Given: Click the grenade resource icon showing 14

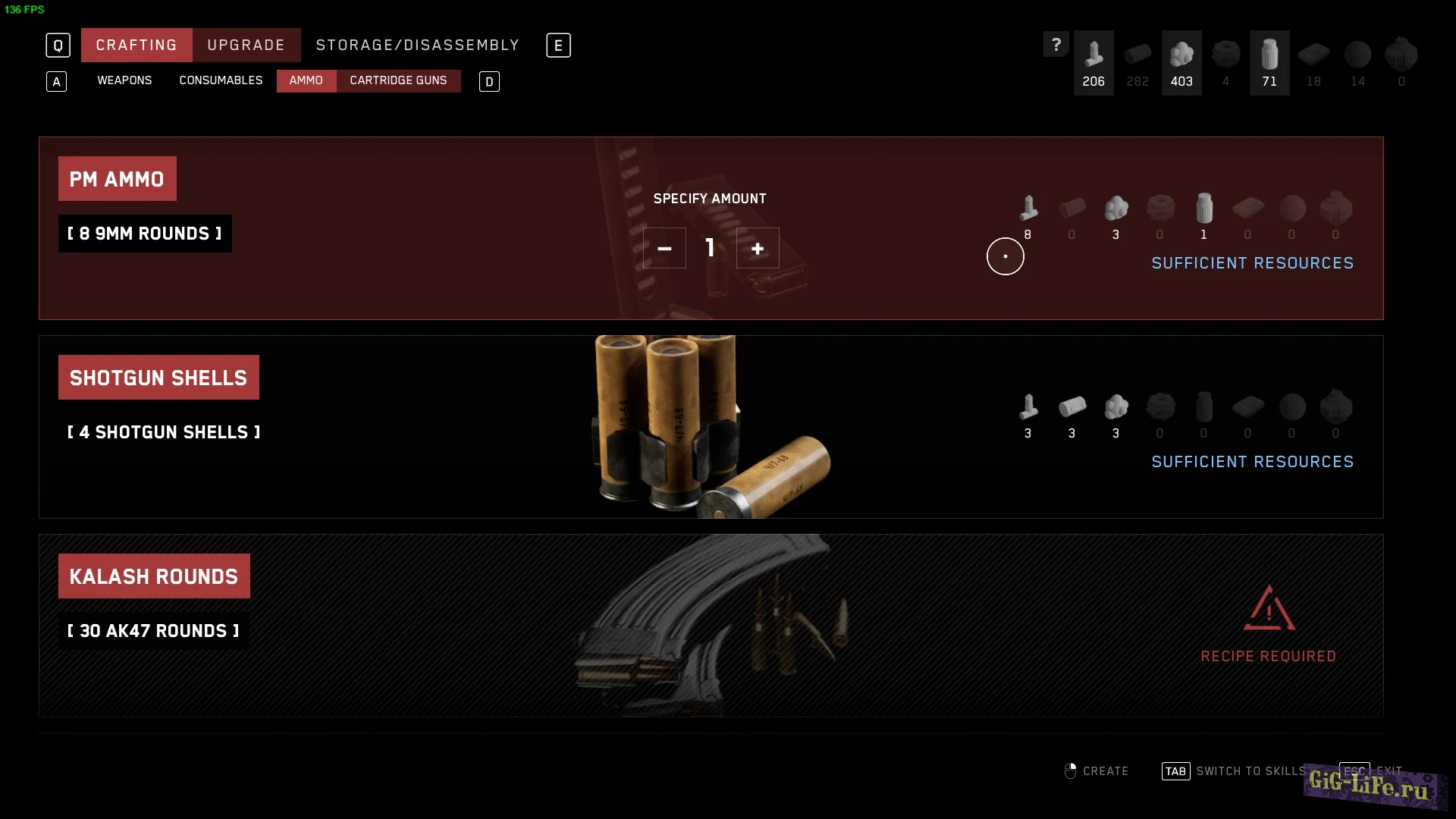Looking at the screenshot, I should [x=1357, y=62].
